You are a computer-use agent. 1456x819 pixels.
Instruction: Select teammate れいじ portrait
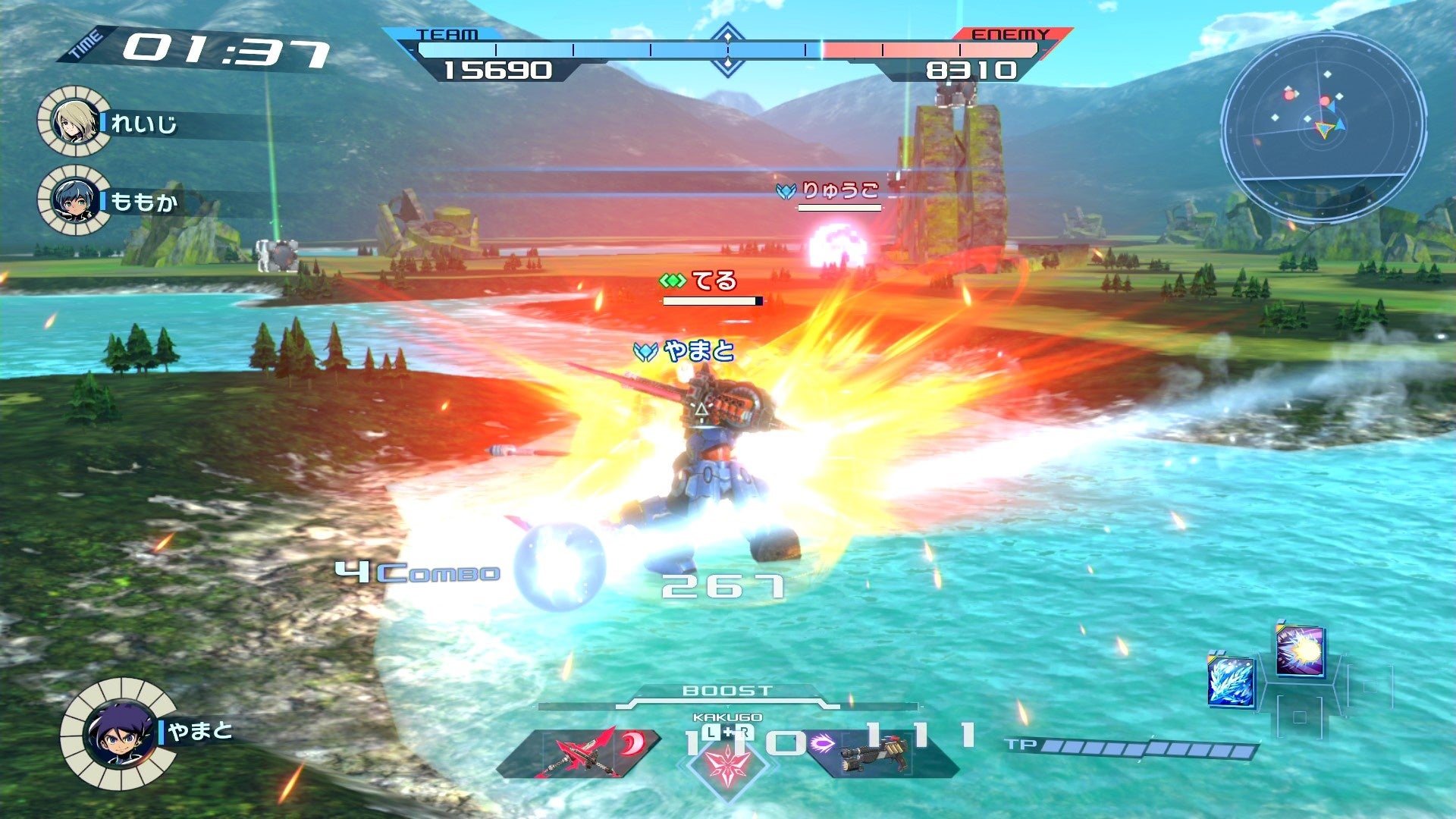tap(74, 121)
